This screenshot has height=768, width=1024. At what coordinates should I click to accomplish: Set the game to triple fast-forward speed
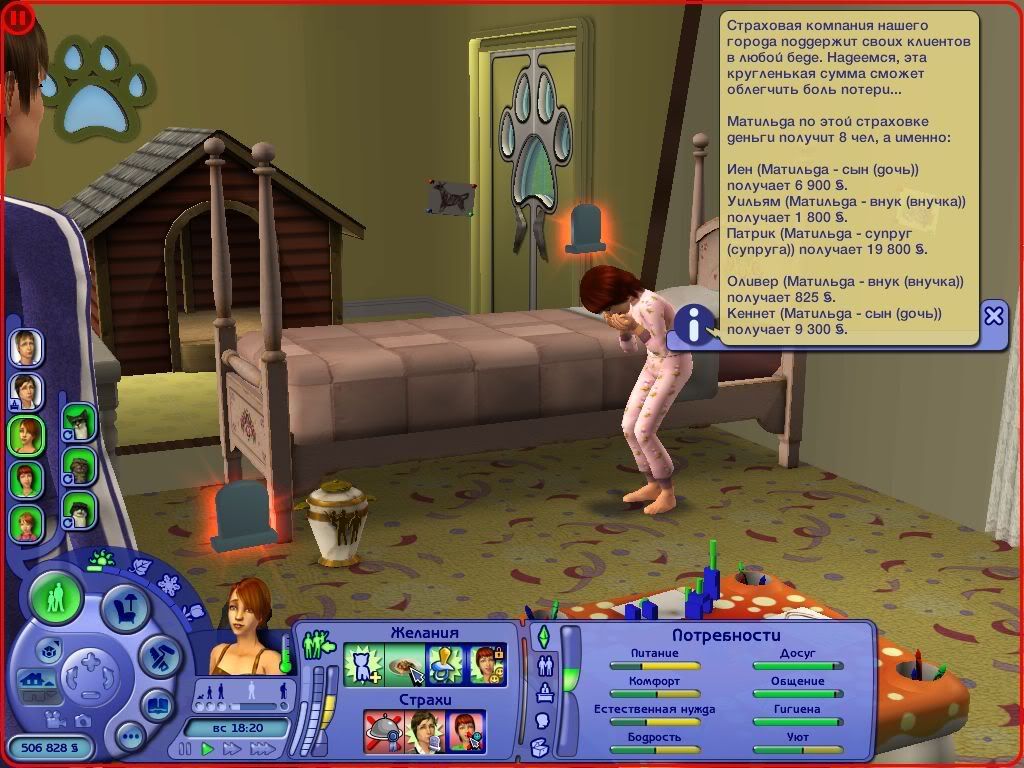(x=262, y=748)
